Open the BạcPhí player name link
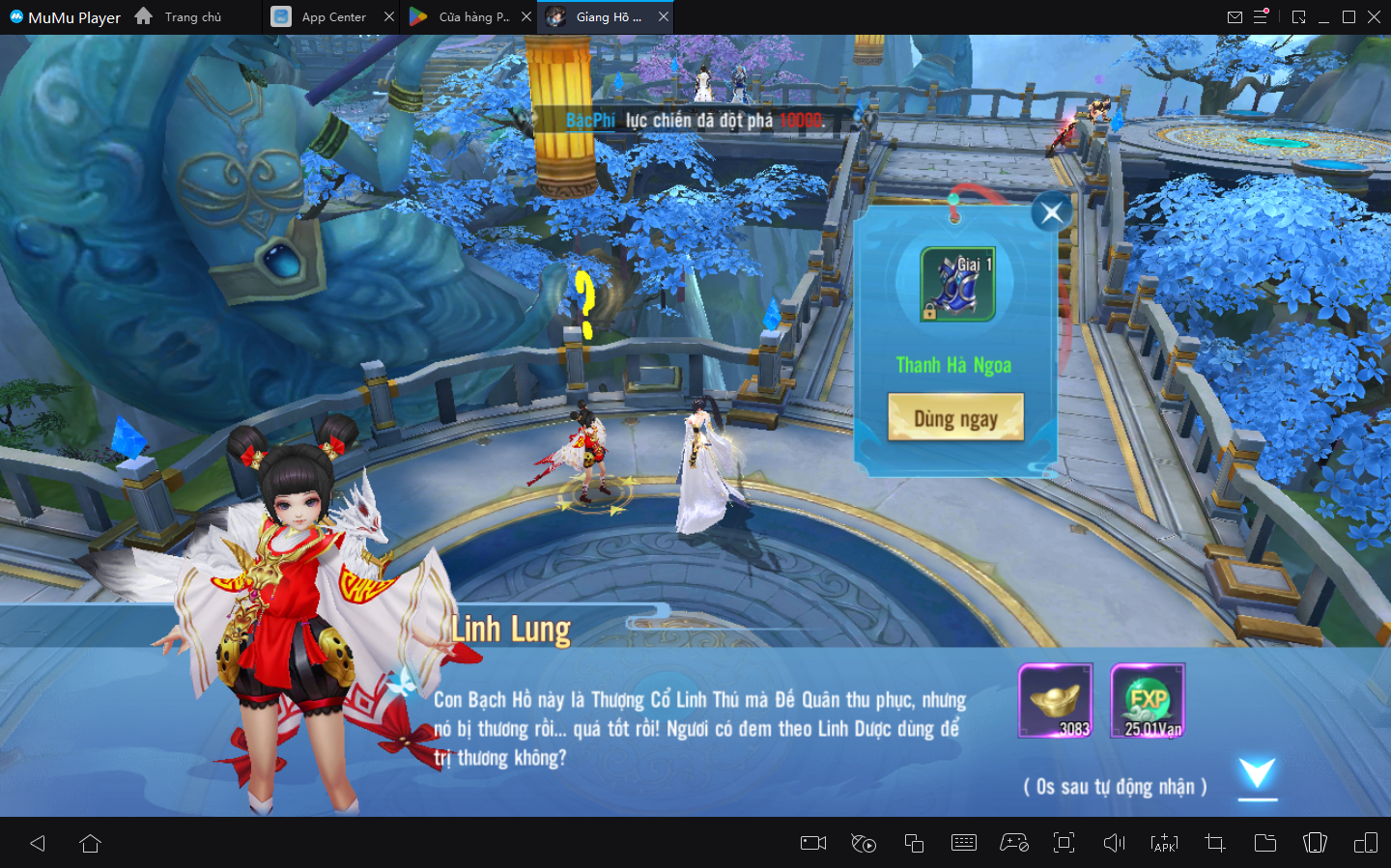Viewport: 1391px width, 868px height. (590, 121)
